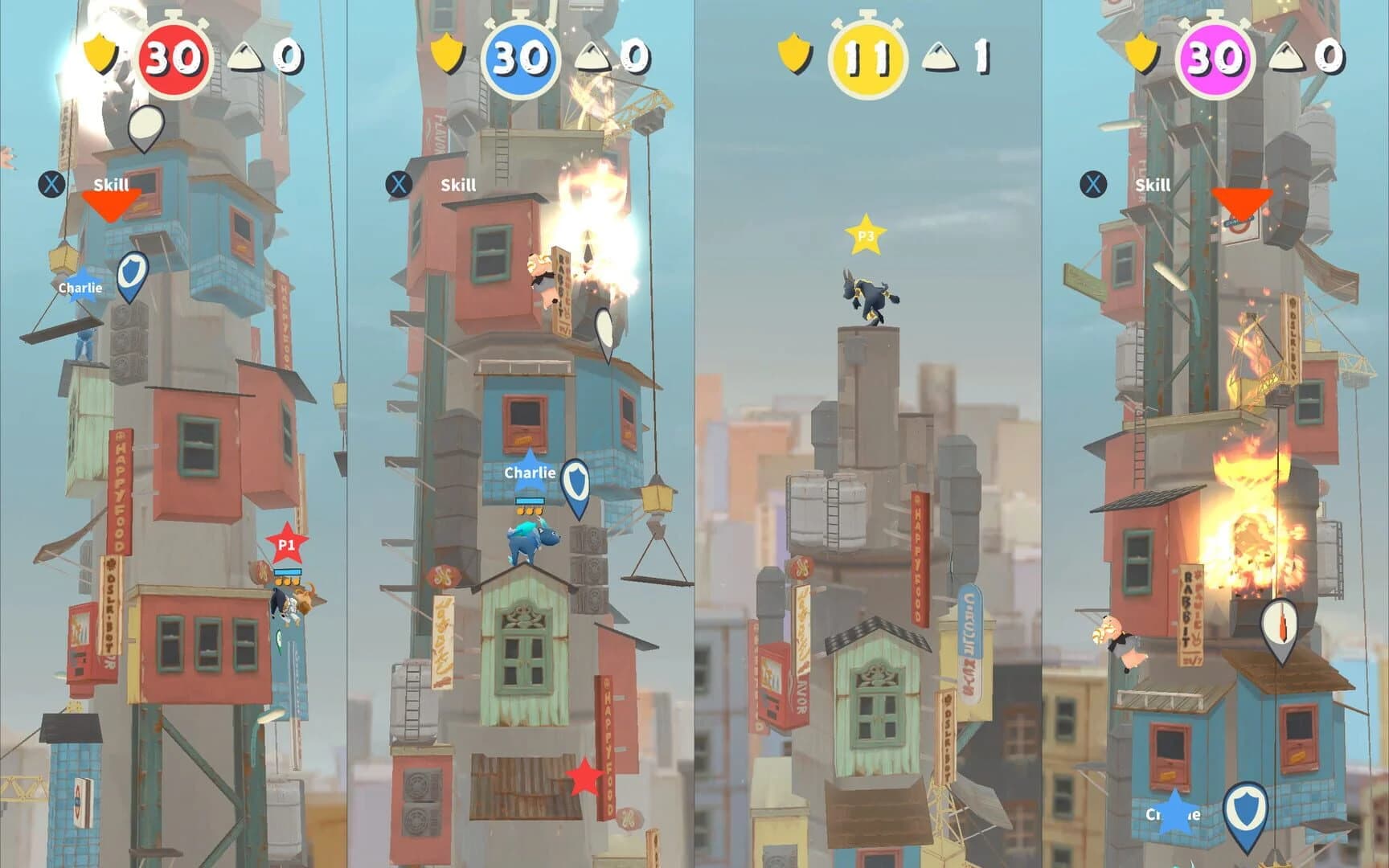Click Charlie's name label in the second panel
Screen dimensions: 1389x868
click(x=531, y=474)
